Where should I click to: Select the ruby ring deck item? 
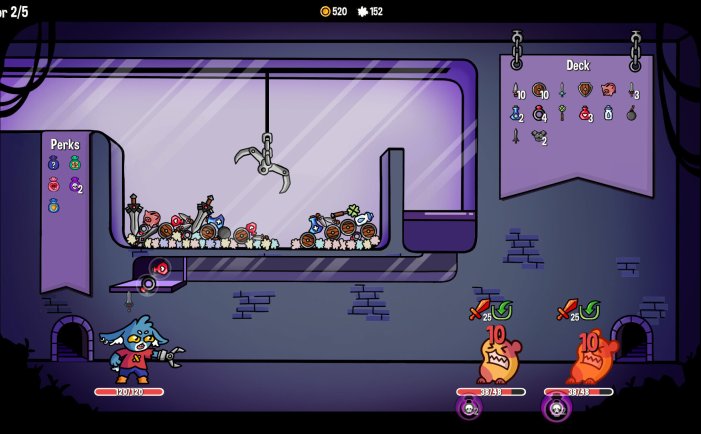(x=539, y=113)
